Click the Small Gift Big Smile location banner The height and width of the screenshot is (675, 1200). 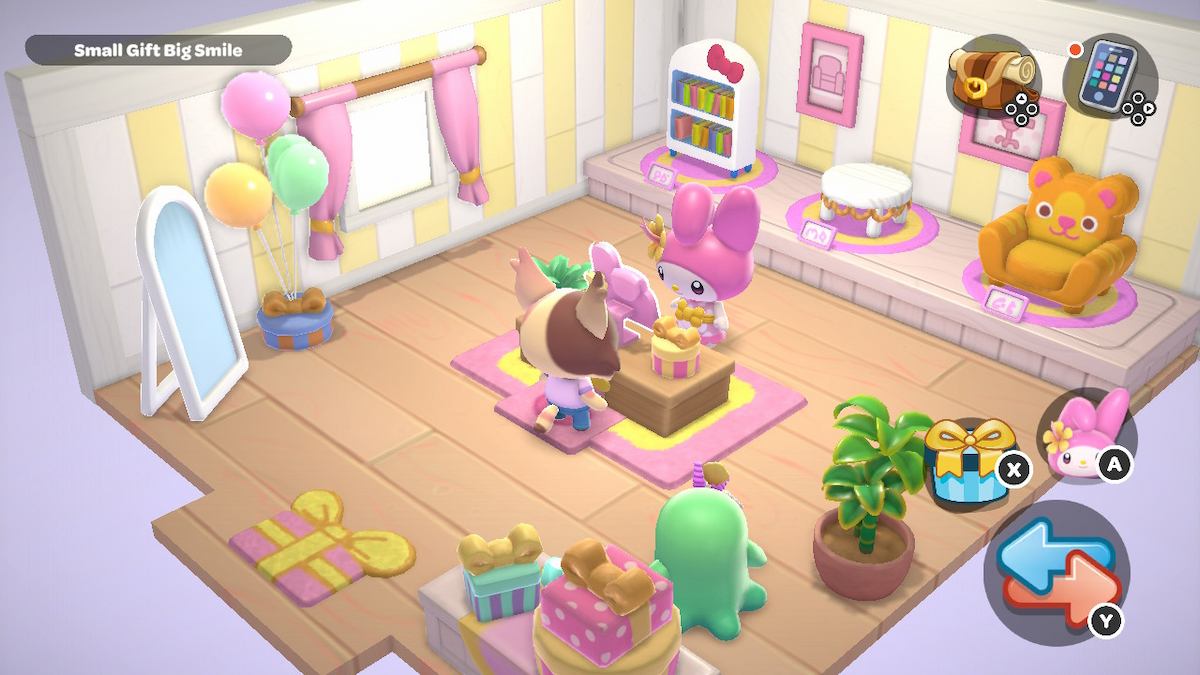[x=158, y=50]
